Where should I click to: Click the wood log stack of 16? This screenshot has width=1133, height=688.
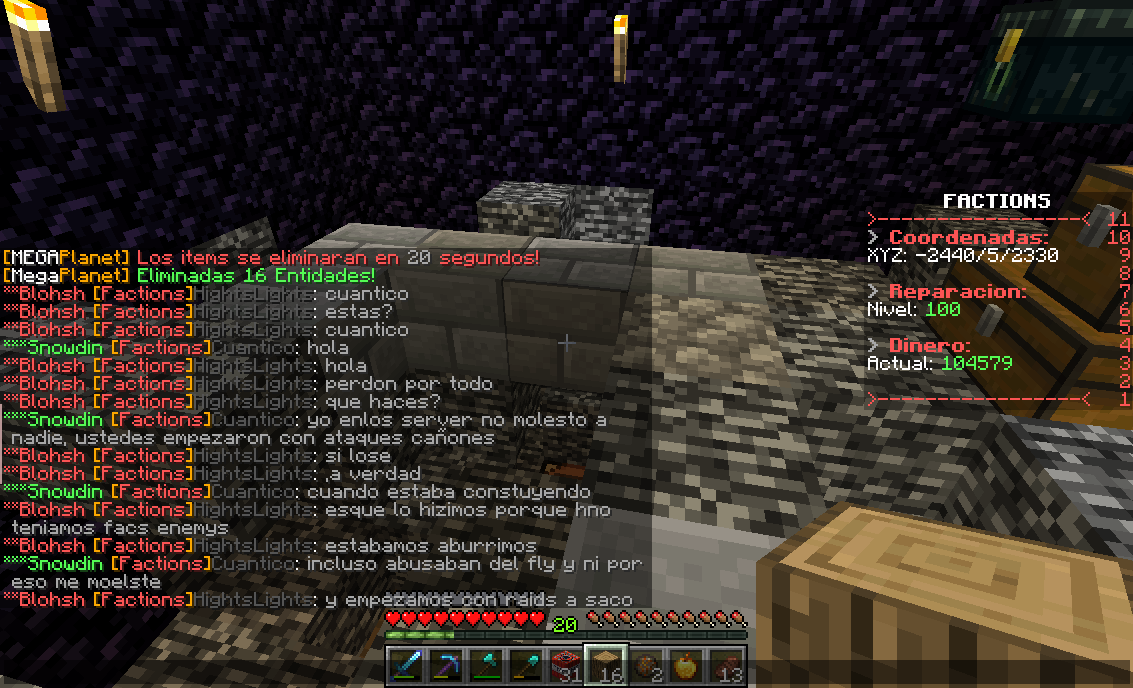coord(606,665)
